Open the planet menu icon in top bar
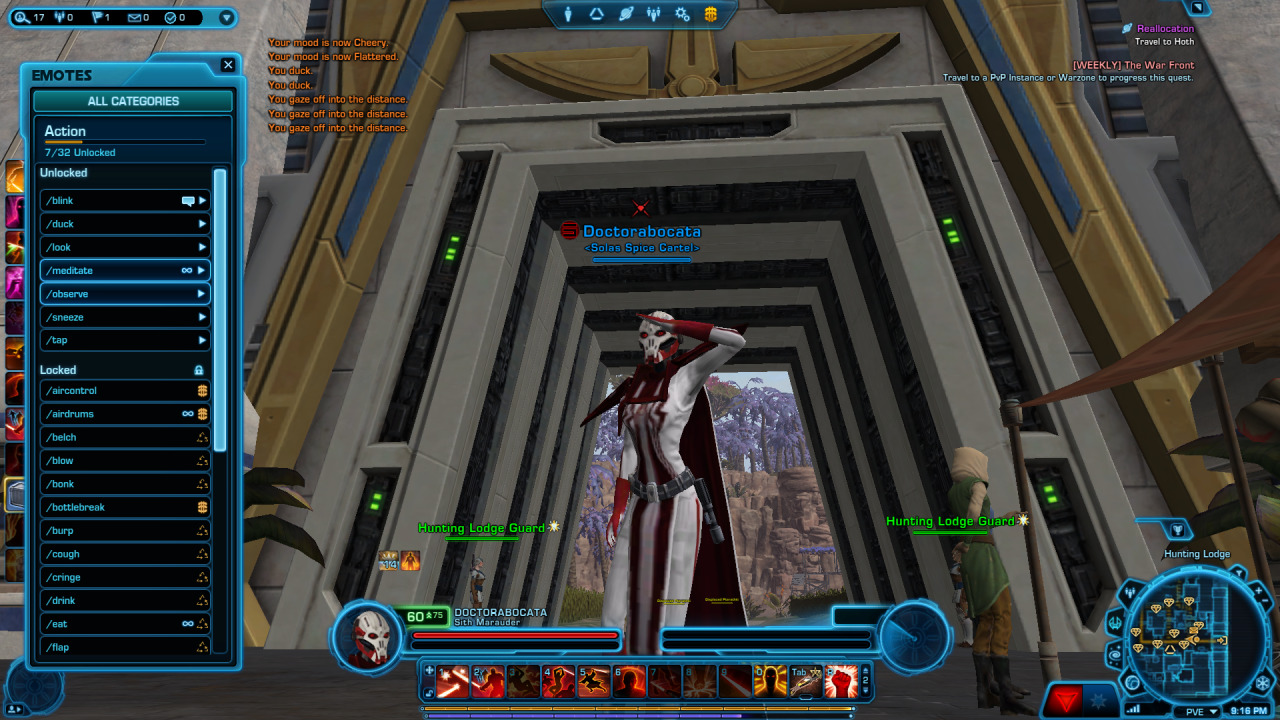The height and width of the screenshot is (720, 1280). pyautogui.click(x=626, y=14)
